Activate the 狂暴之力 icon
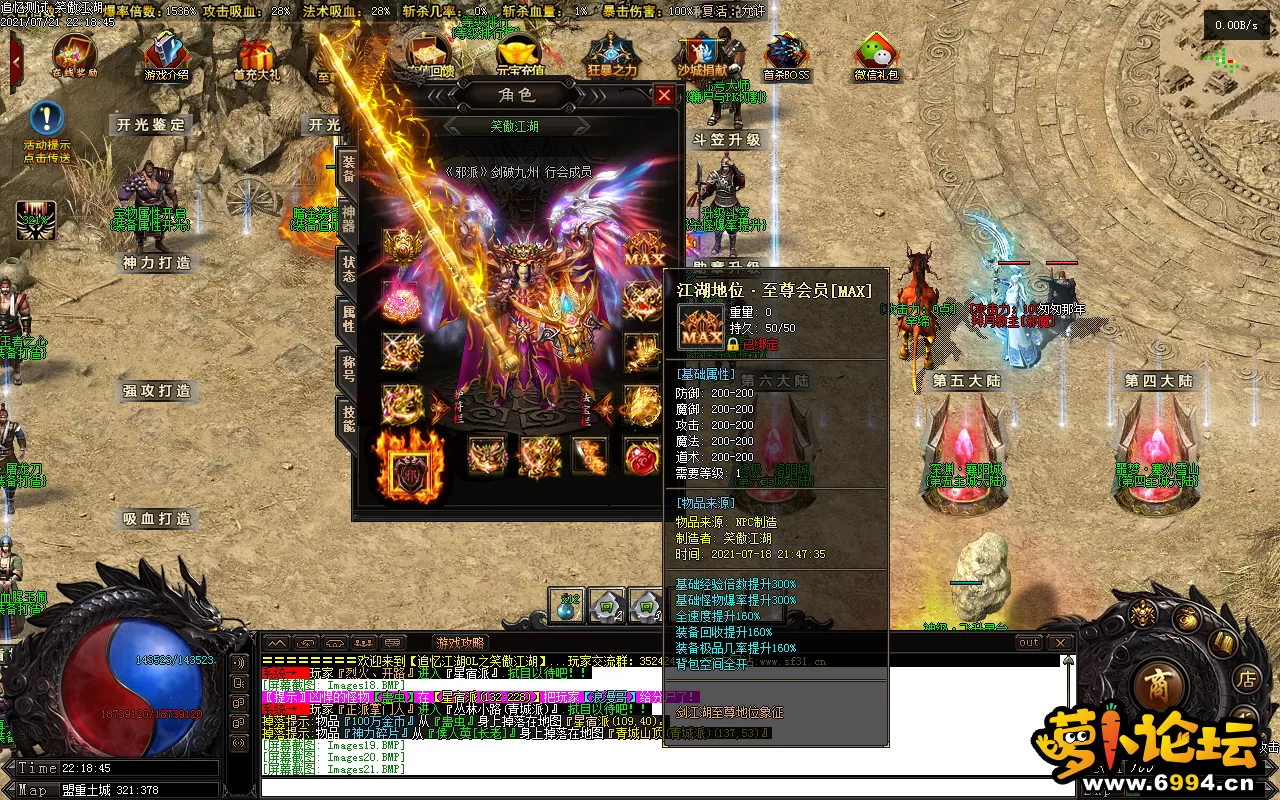 tap(611, 55)
